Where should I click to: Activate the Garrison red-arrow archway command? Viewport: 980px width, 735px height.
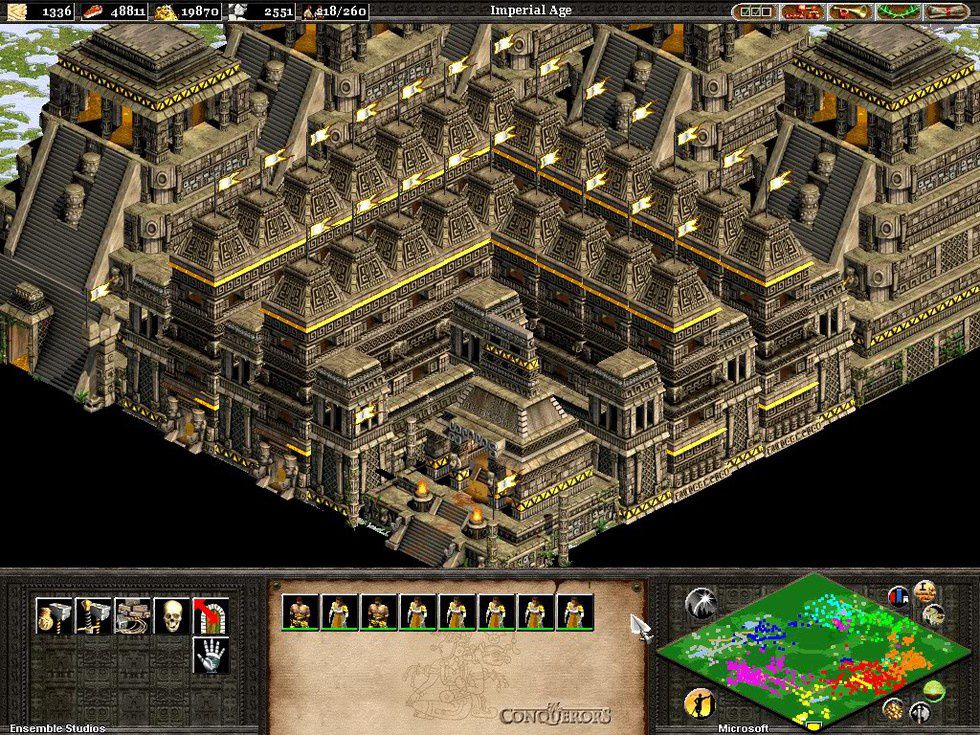pos(210,616)
